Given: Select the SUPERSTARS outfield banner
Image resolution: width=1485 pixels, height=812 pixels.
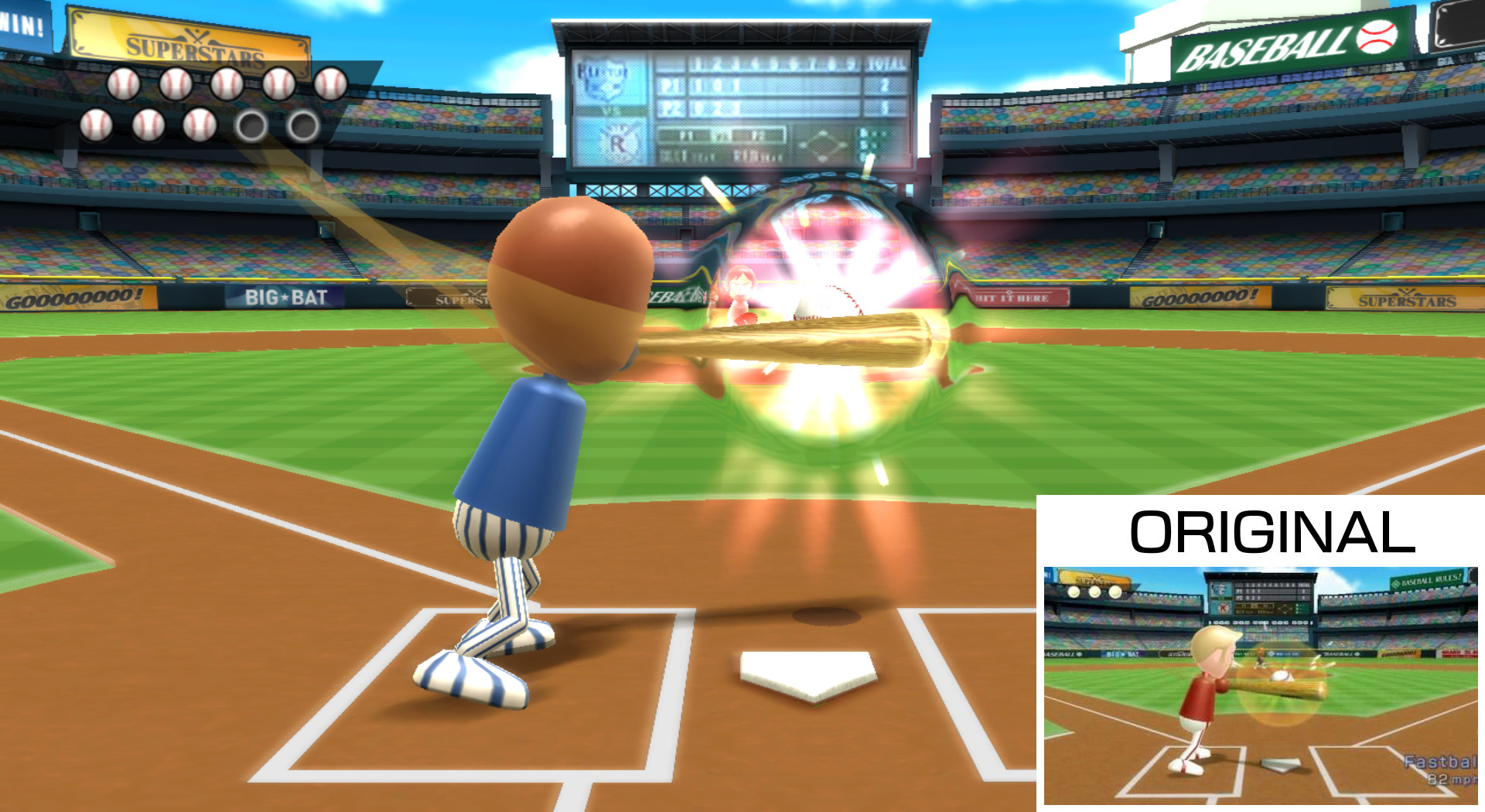Looking at the screenshot, I should point(1409,299).
